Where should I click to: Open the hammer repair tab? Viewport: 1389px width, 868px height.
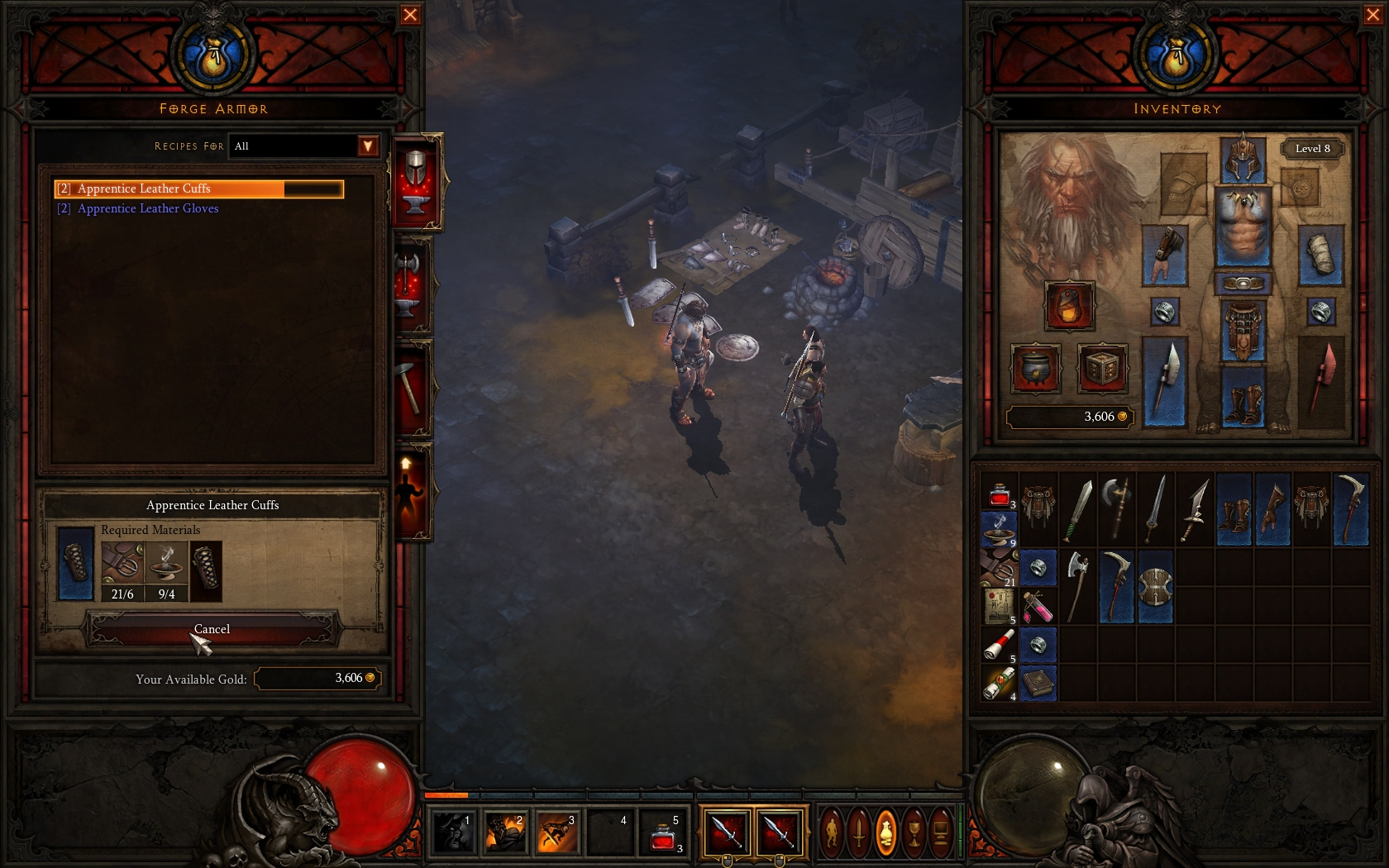click(412, 387)
